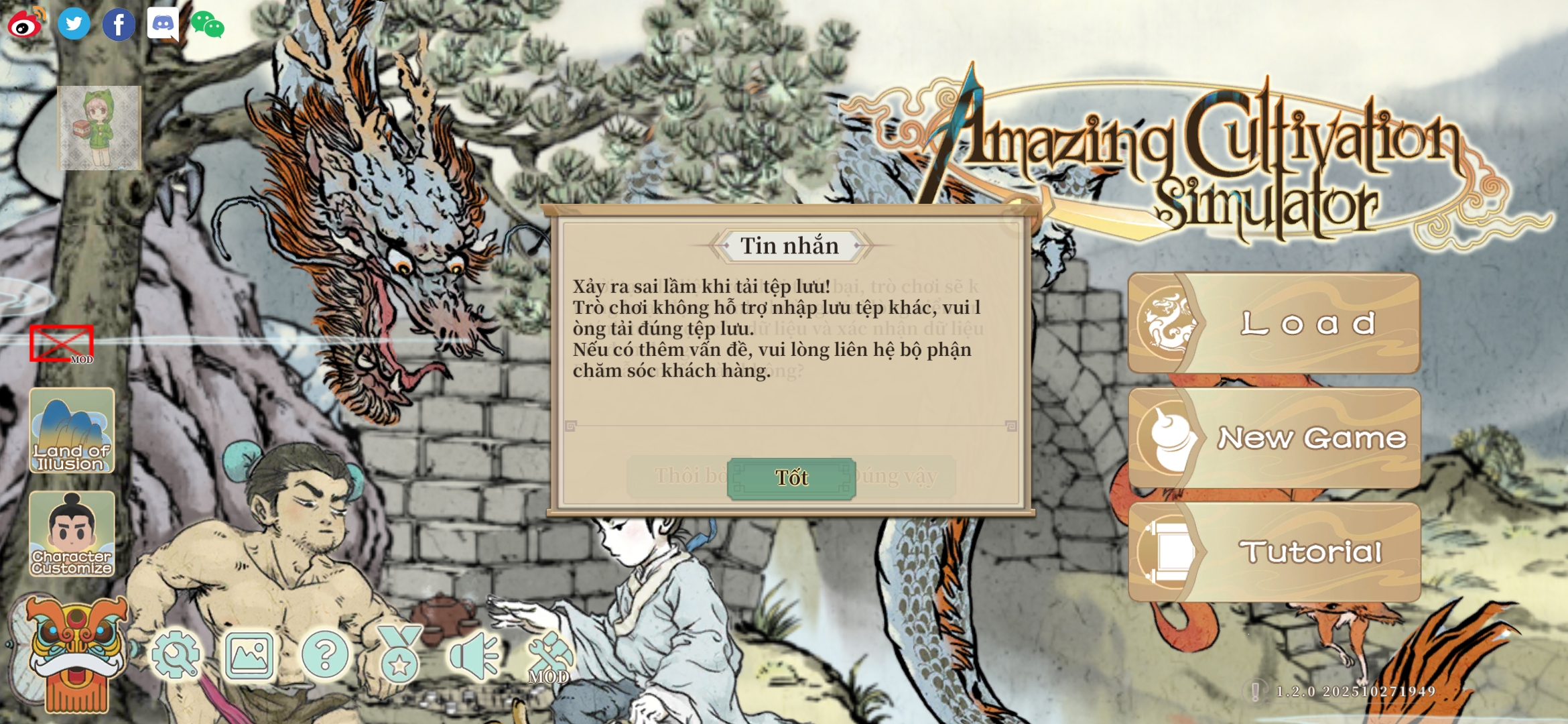Screen dimensions: 1568x724
Task: Start a New Game
Action: (1275, 438)
